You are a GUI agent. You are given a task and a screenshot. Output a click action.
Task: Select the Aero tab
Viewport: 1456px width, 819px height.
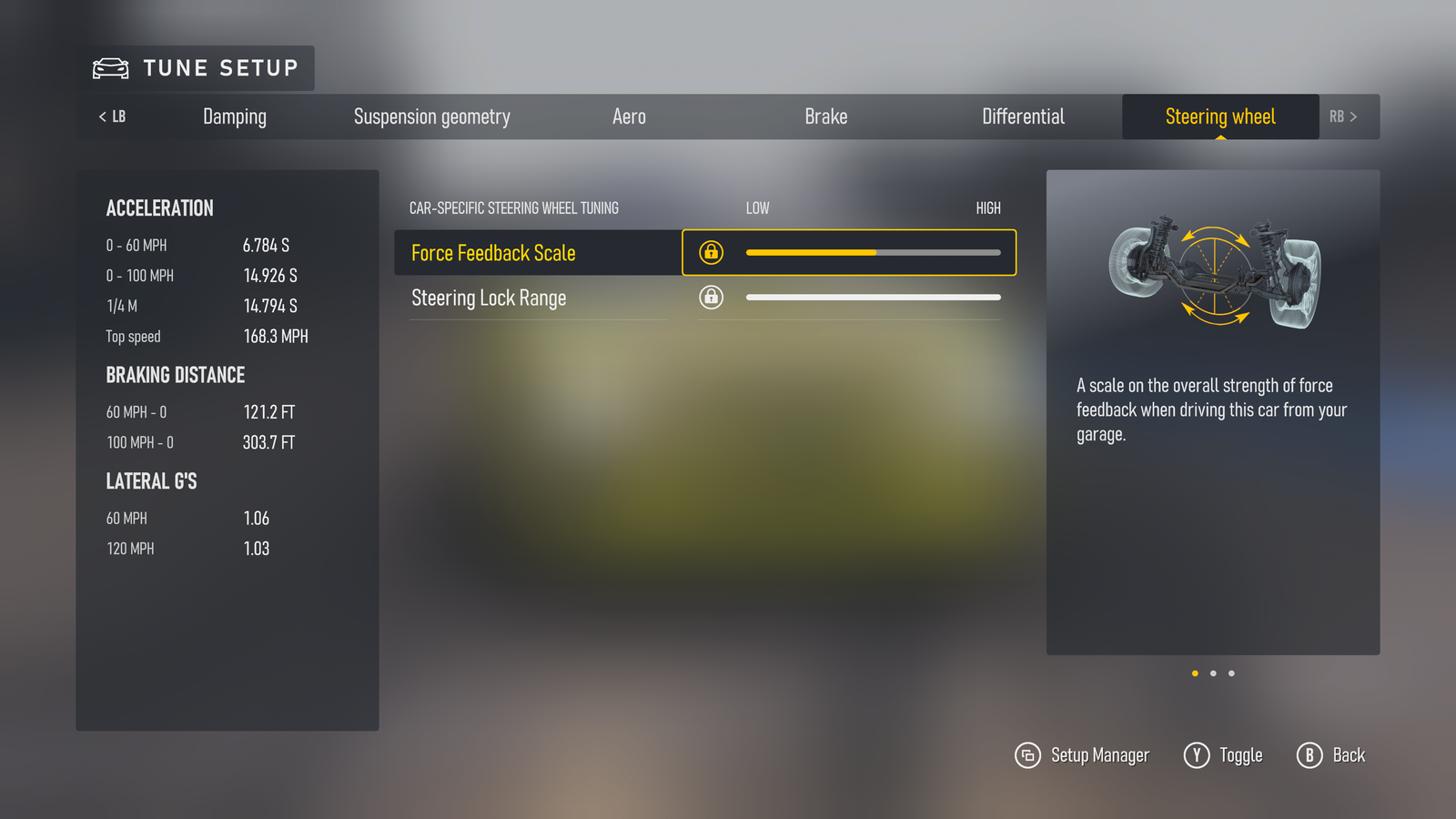click(629, 116)
